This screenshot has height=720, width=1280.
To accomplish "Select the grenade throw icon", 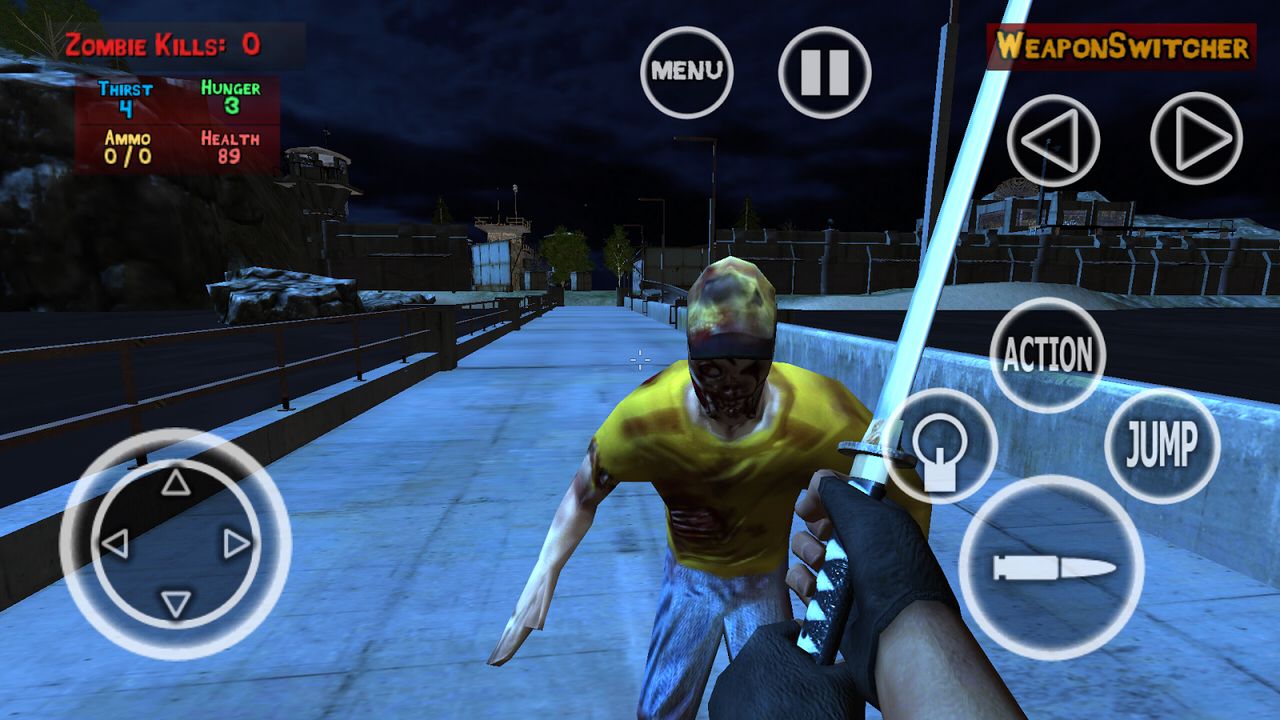I will coord(941,445).
